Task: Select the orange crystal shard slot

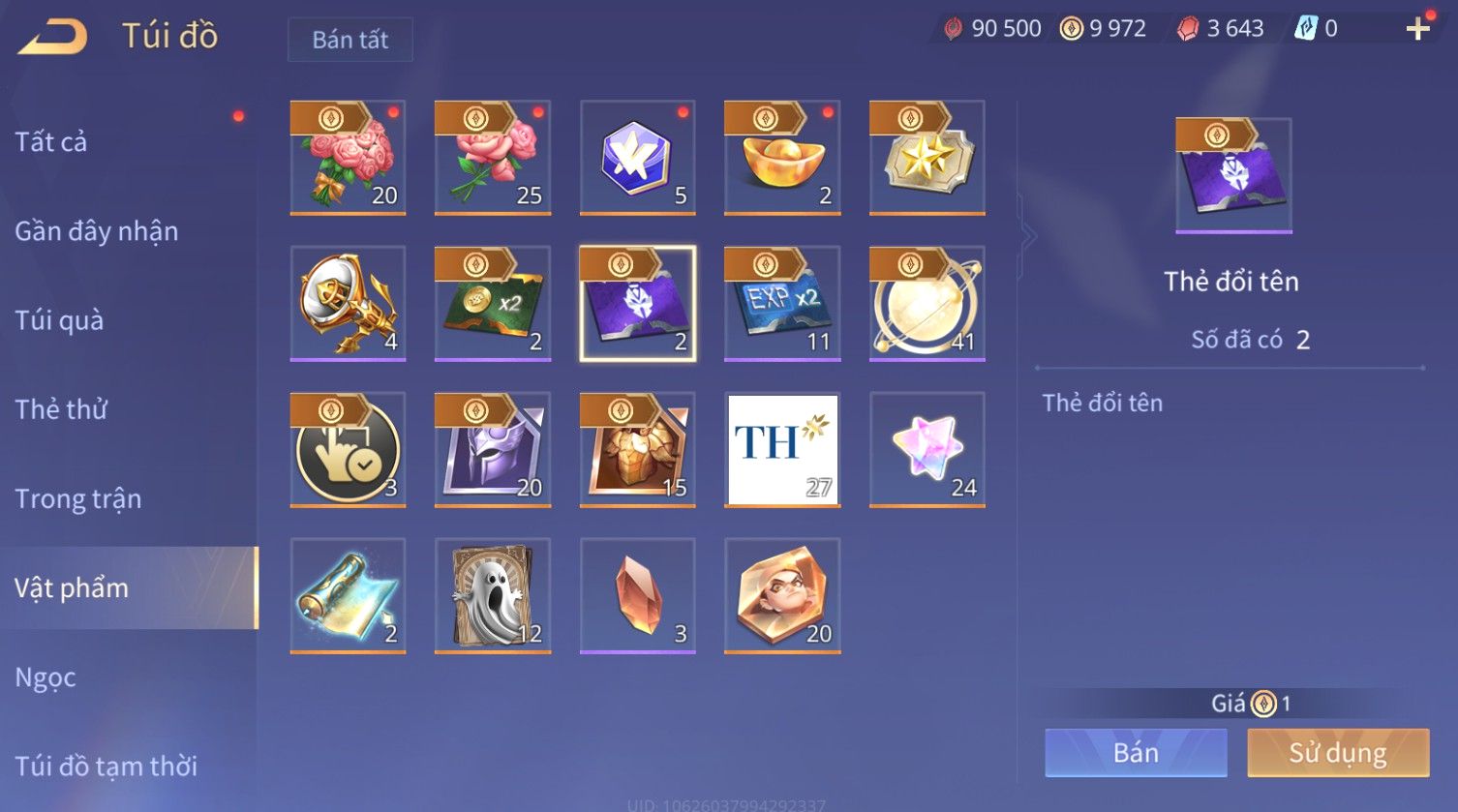Action: (x=637, y=595)
